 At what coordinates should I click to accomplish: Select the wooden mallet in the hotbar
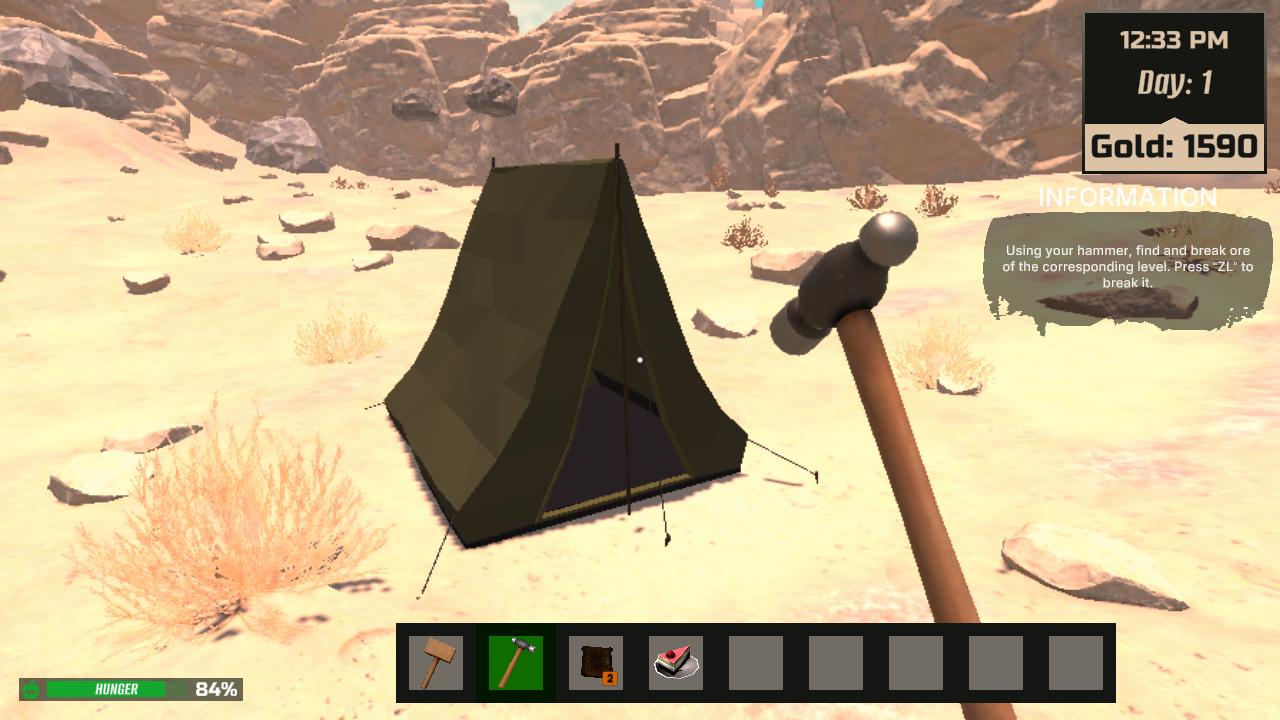click(436, 661)
